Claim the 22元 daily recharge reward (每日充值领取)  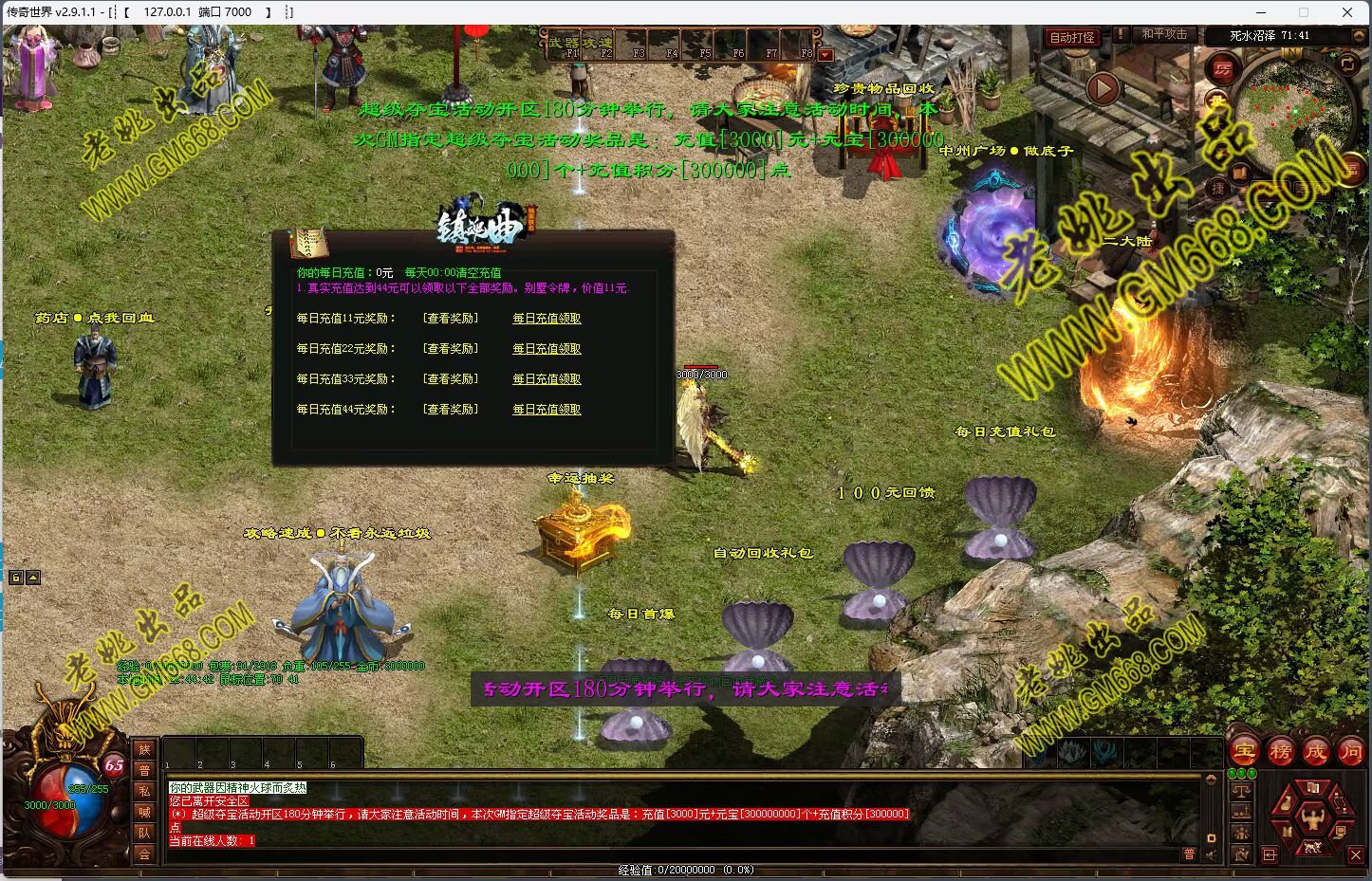[x=547, y=349]
